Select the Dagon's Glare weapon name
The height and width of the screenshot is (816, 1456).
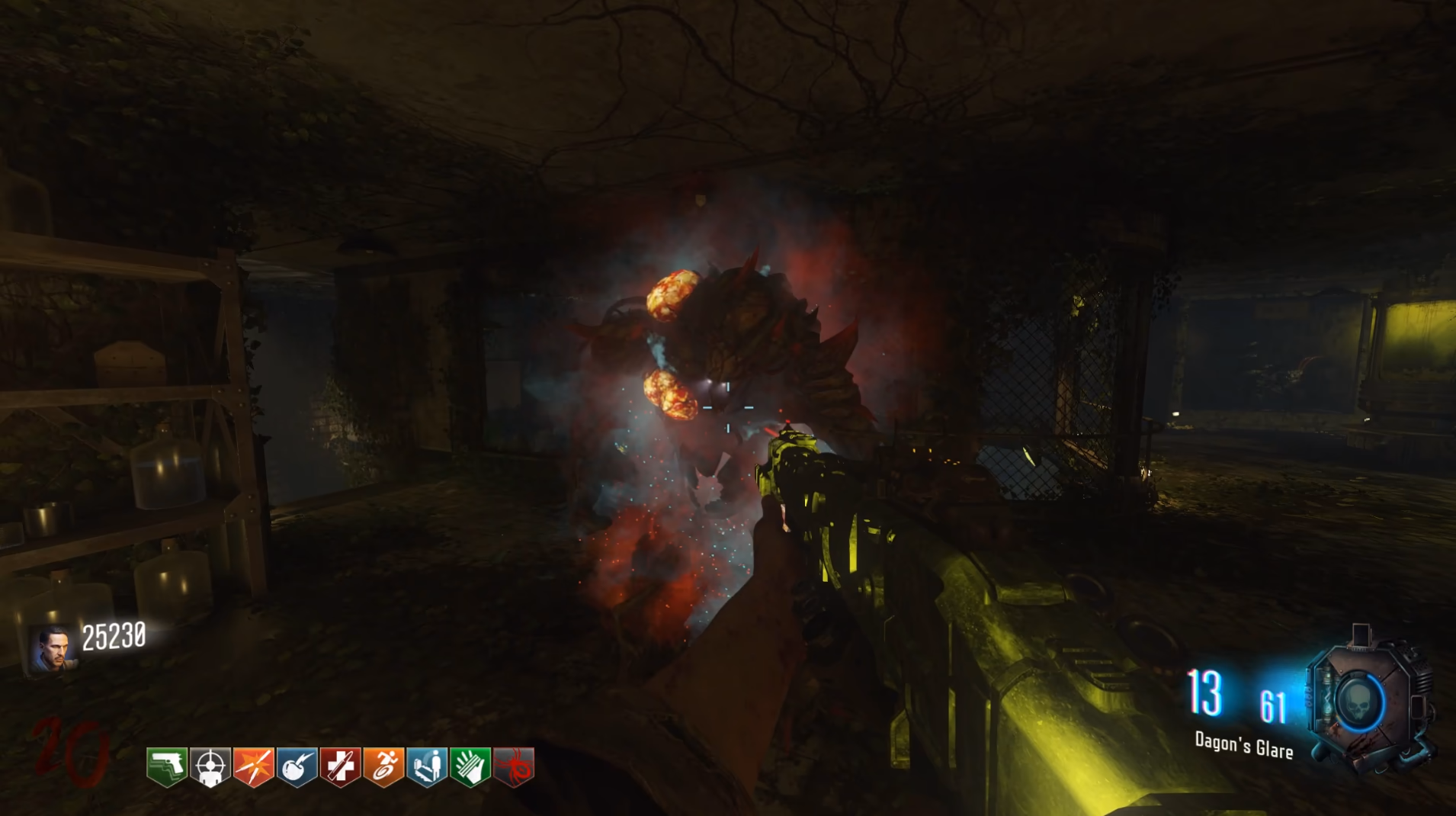pos(1243,745)
